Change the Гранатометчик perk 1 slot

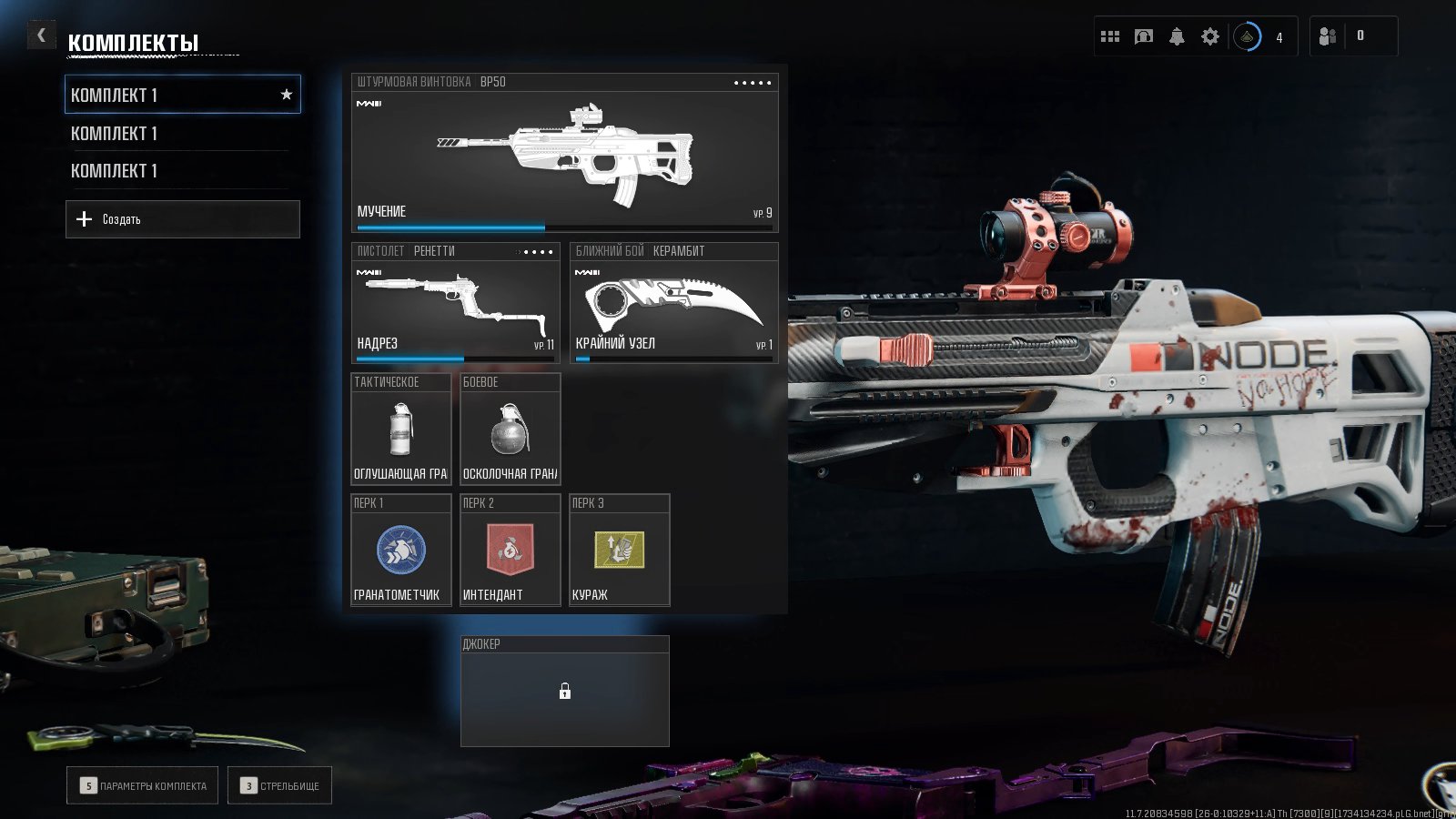click(x=401, y=551)
